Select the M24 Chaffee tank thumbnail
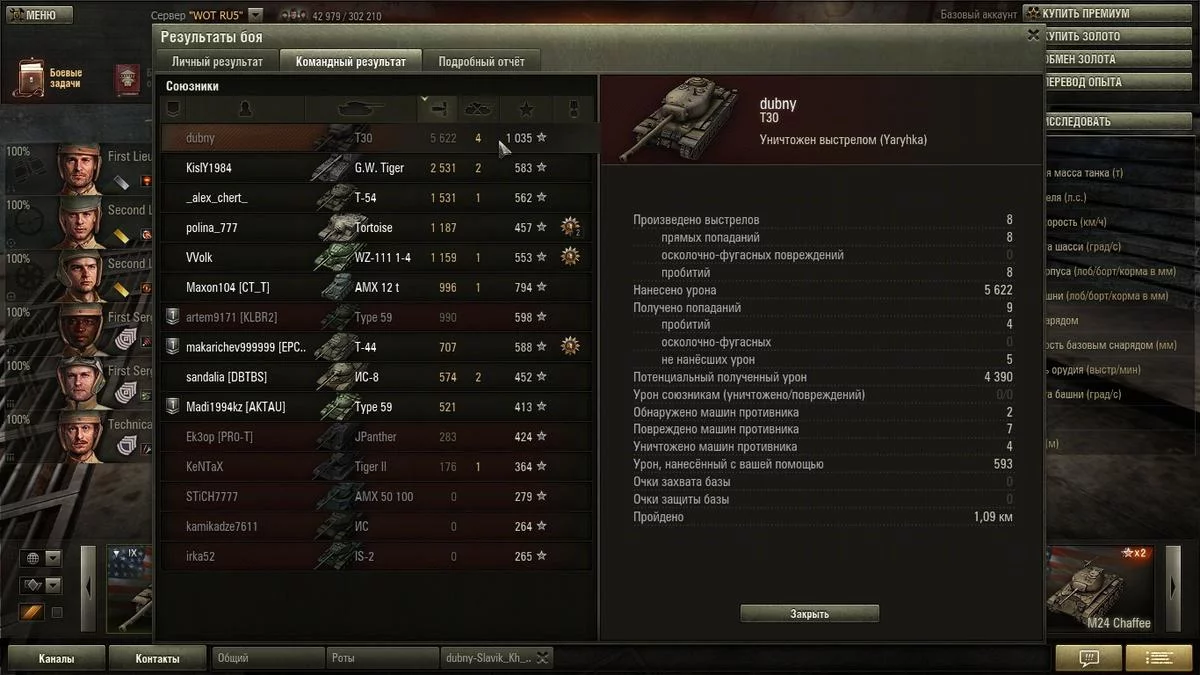Image resolution: width=1200 pixels, height=675 pixels. (x=1098, y=590)
